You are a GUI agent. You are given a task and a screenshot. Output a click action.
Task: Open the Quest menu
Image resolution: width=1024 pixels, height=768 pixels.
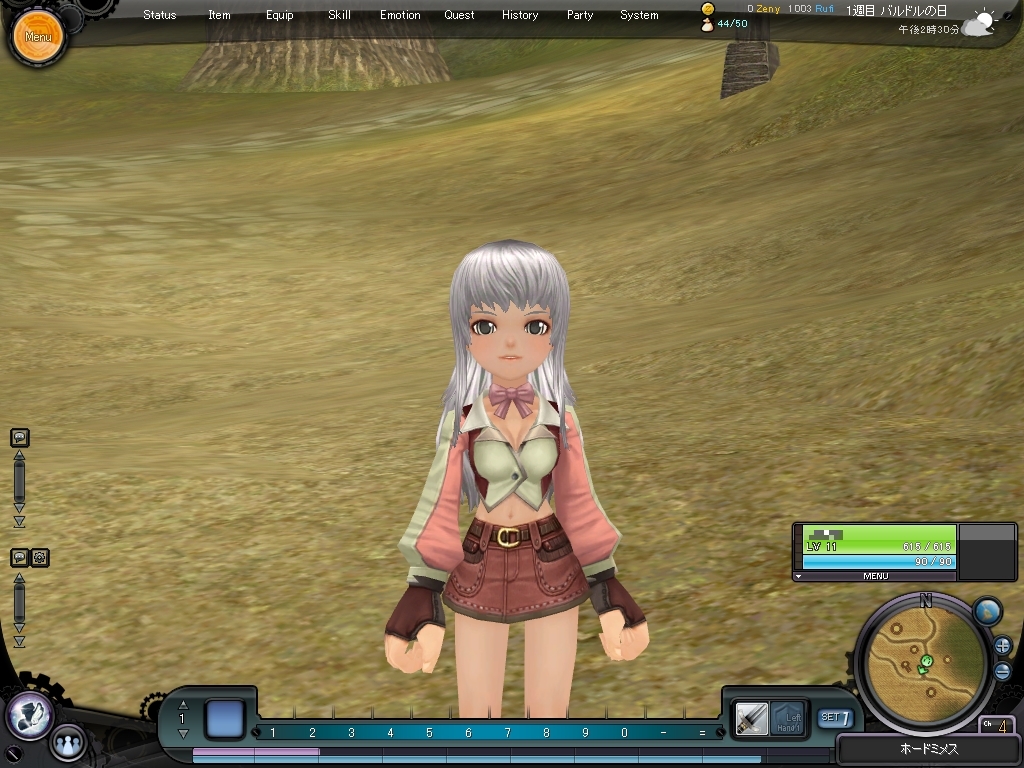[460, 15]
